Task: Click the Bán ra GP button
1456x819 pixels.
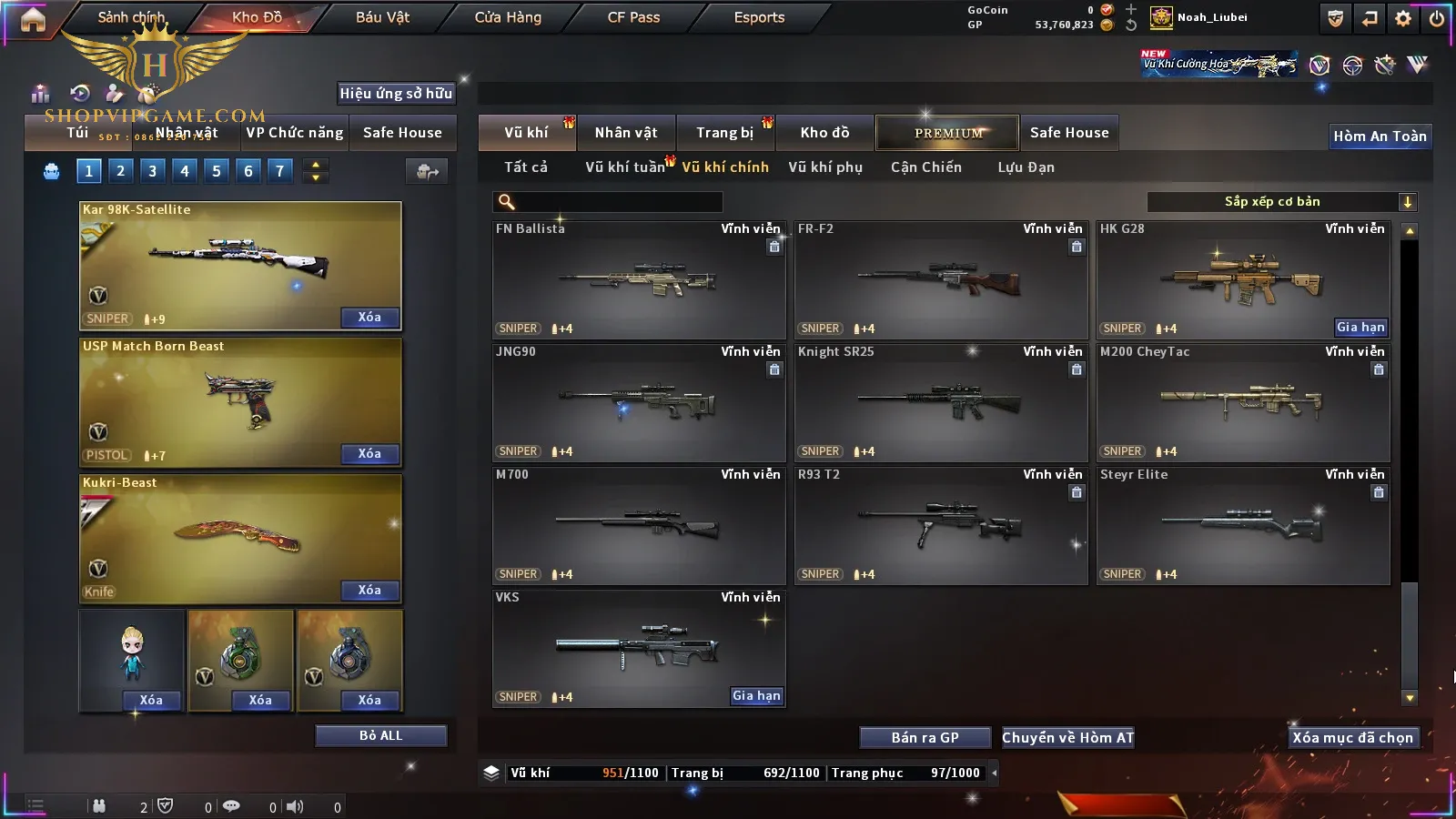Action: click(x=925, y=738)
